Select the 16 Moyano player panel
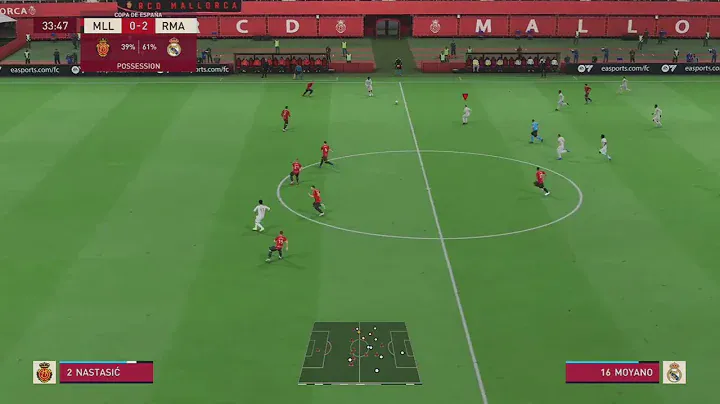720x404 pixels. coord(612,373)
